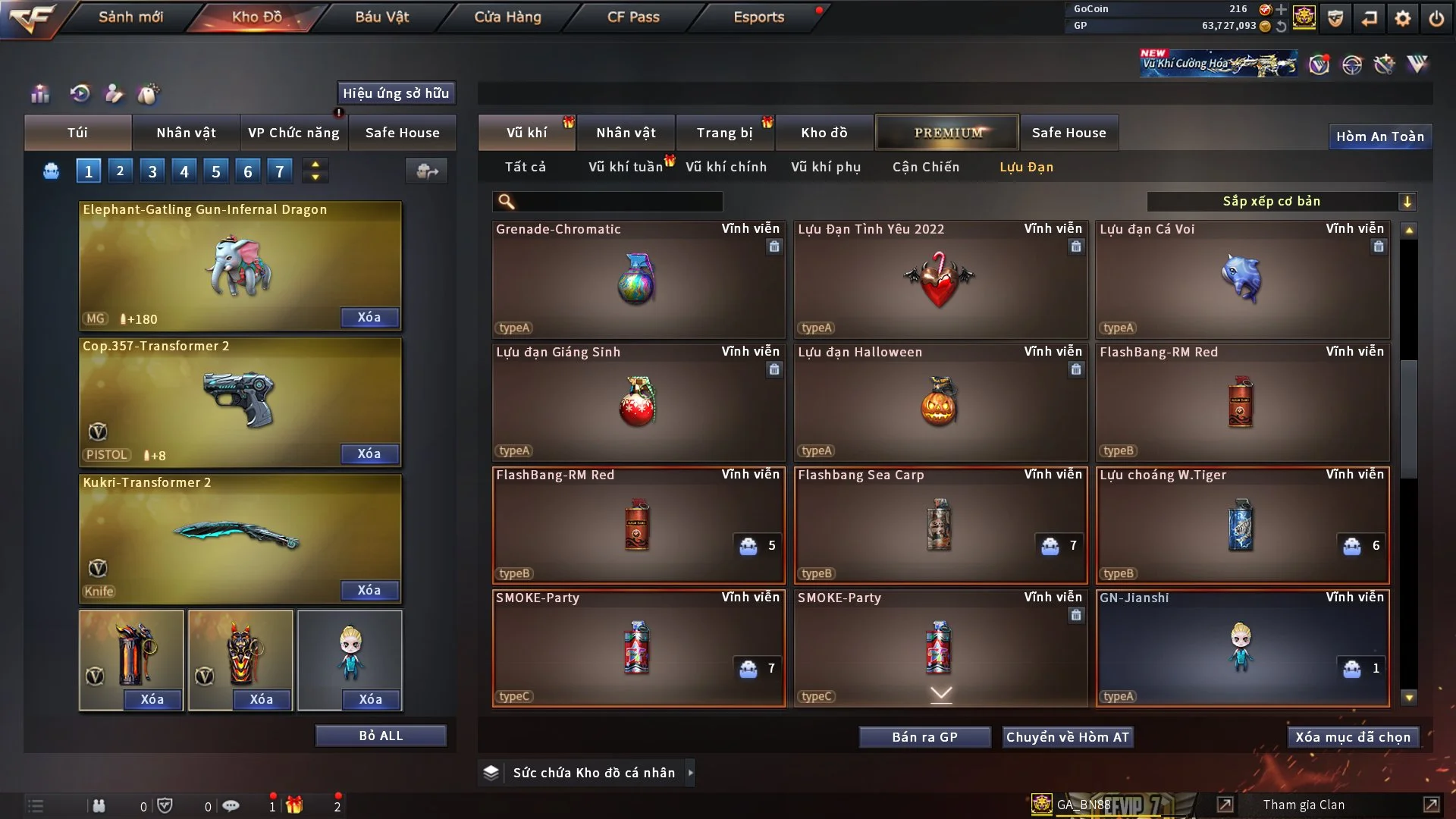The image size is (1456, 819).
Task: Remove the Cop.357-Transformer 2 pistol with Xóa
Action: [369, 453]
